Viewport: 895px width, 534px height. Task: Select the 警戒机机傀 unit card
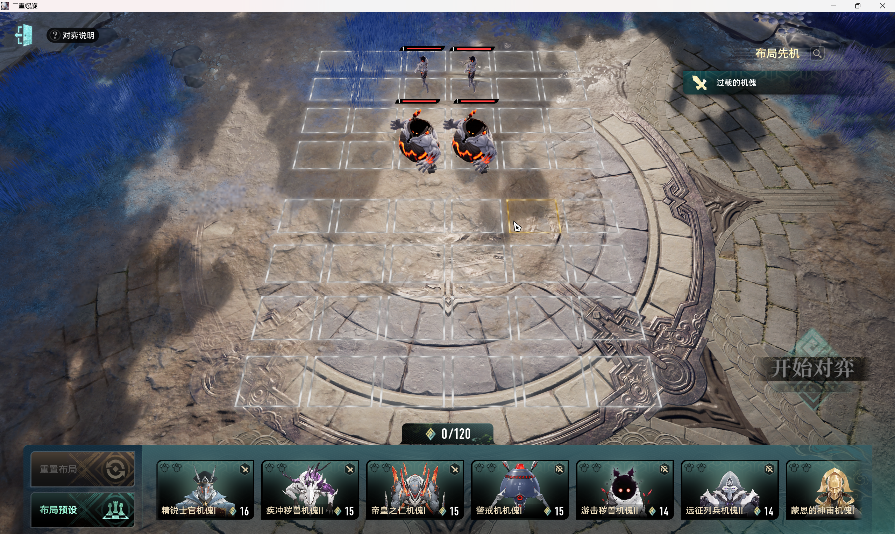pos(519,490)
